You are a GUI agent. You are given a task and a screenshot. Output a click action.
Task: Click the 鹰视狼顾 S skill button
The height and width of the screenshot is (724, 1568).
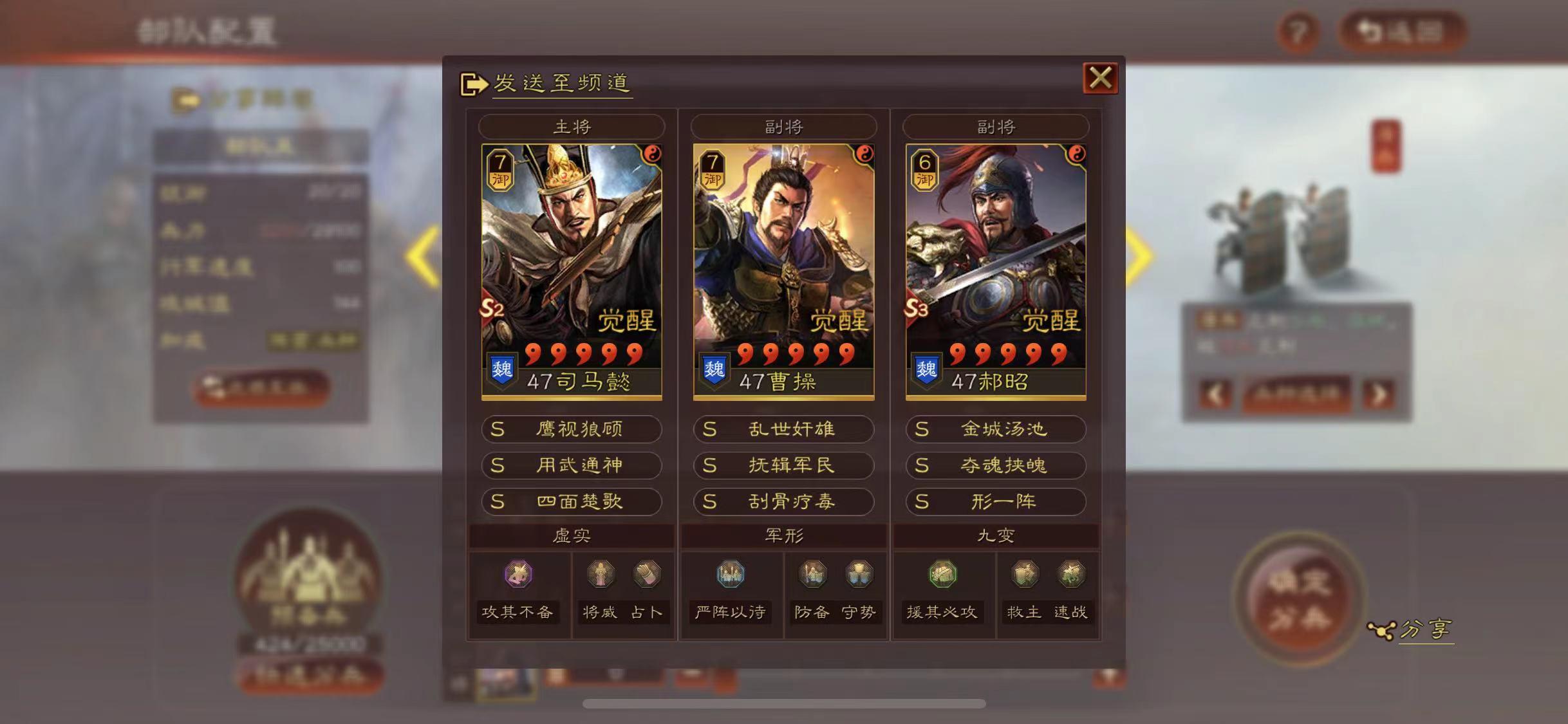(572, 430)
